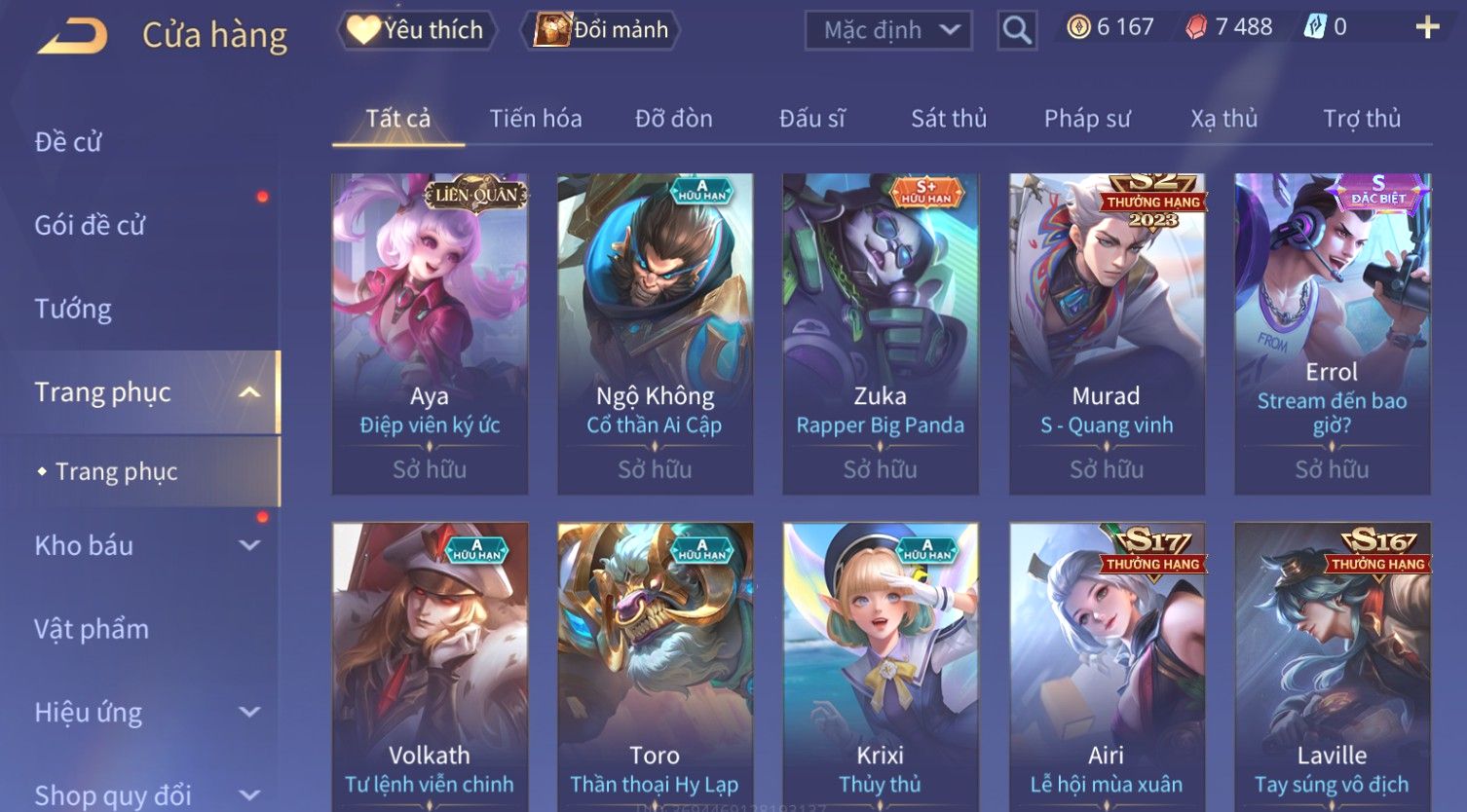
Task: Expand the Kho báu menu
Action: coord(146,545)
